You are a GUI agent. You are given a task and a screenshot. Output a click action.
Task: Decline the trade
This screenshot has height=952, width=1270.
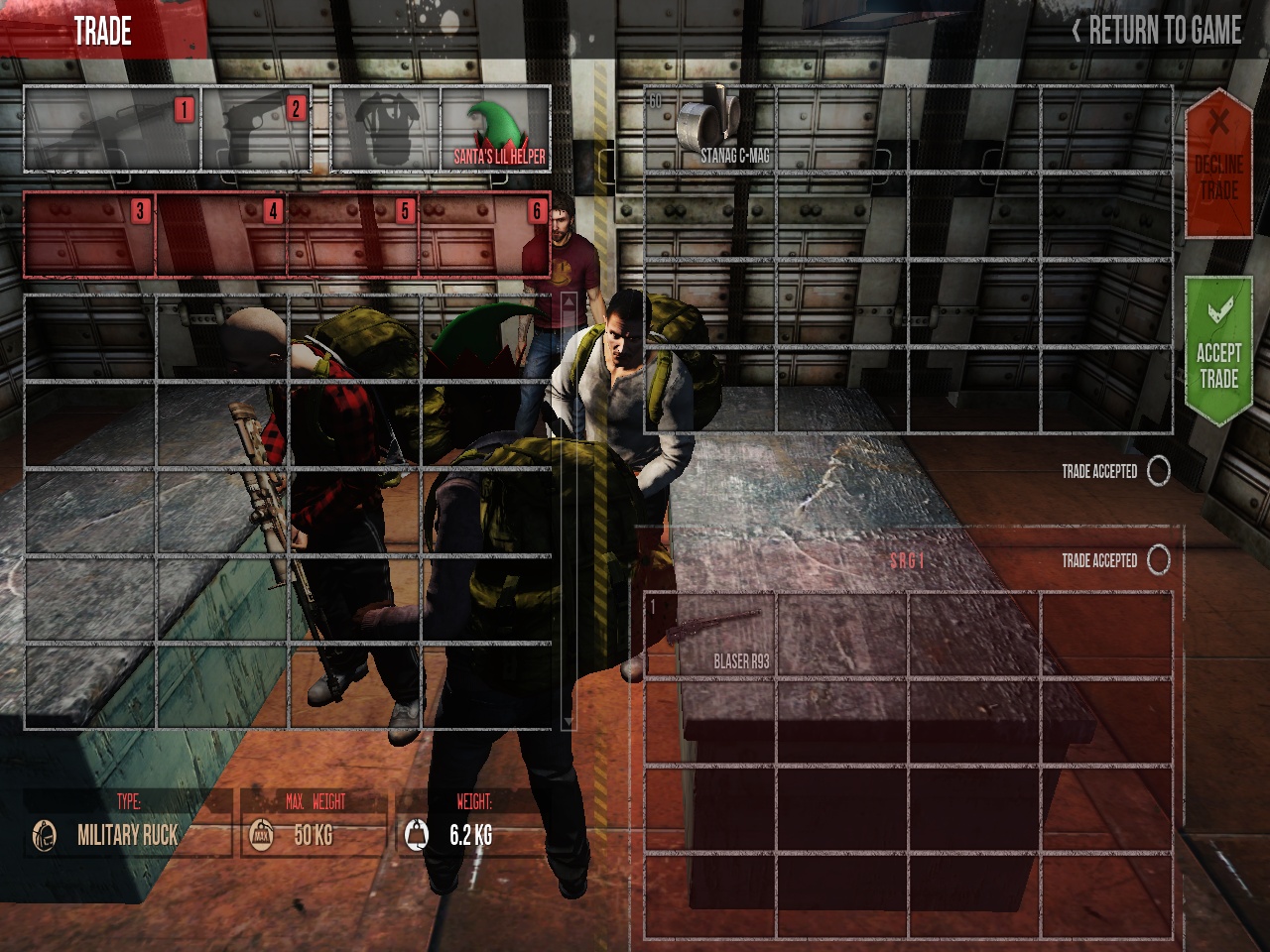pos(1218,164)
